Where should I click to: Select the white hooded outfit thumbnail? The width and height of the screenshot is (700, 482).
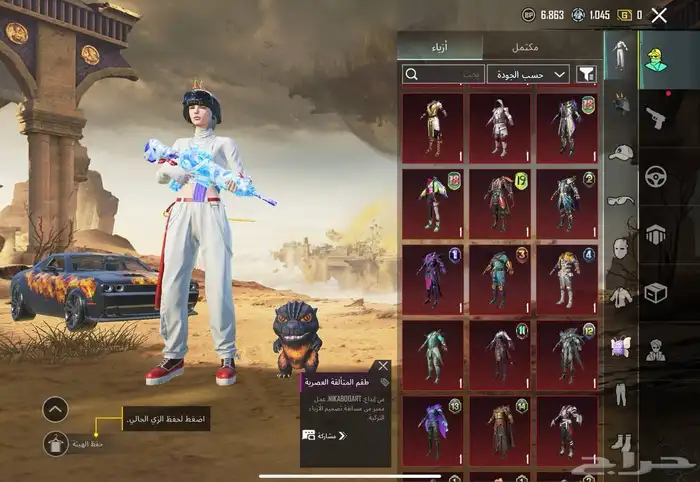499,125
